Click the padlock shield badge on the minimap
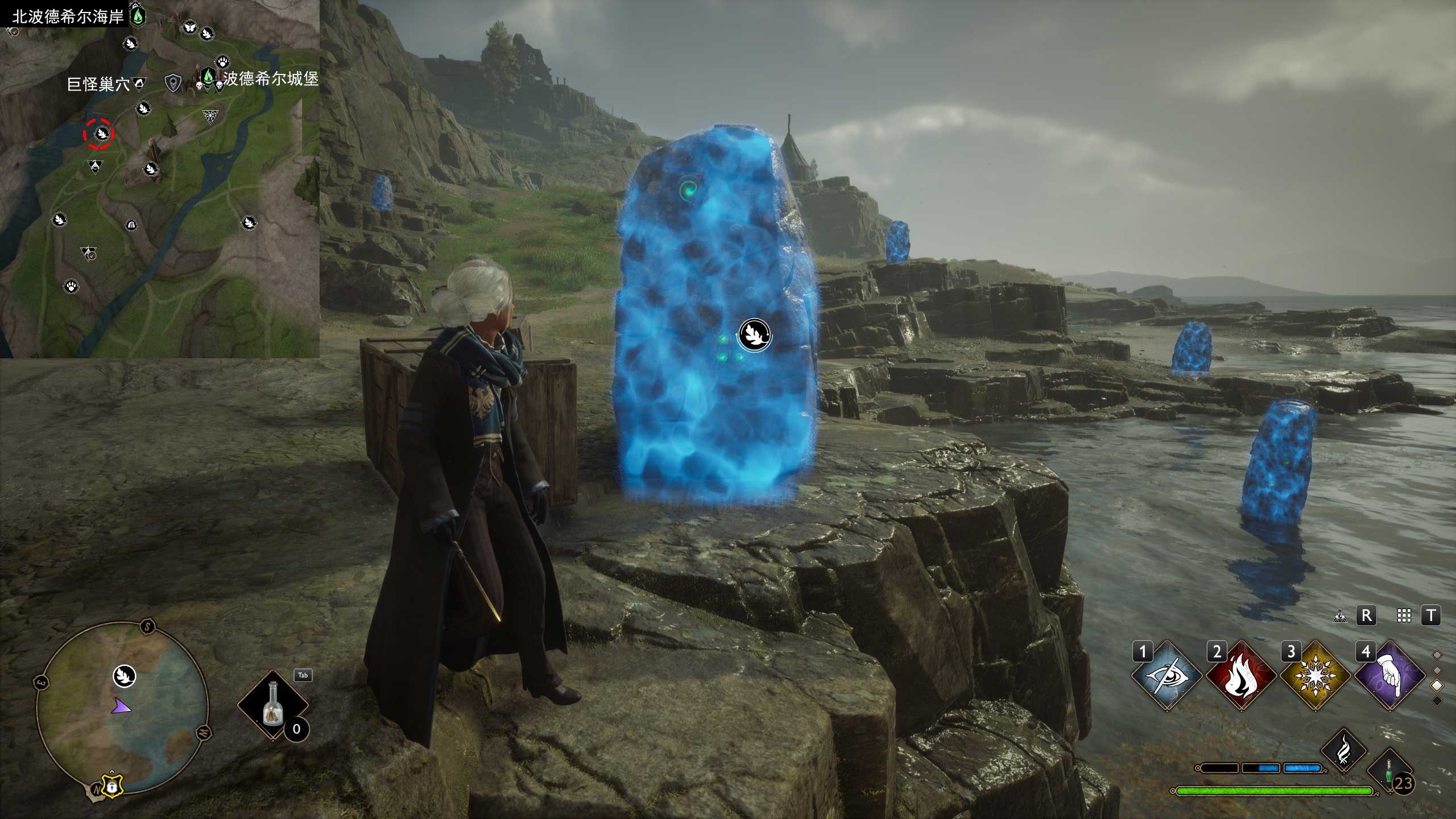1456x819 pixels. pyautogui.click(x=112, y=786)
